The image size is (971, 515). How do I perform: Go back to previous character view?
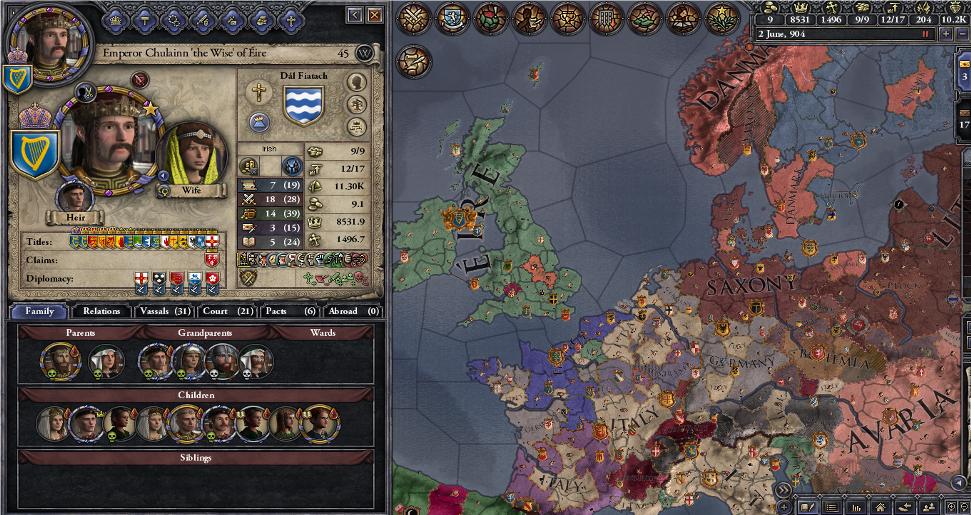(x=355, y=15)
